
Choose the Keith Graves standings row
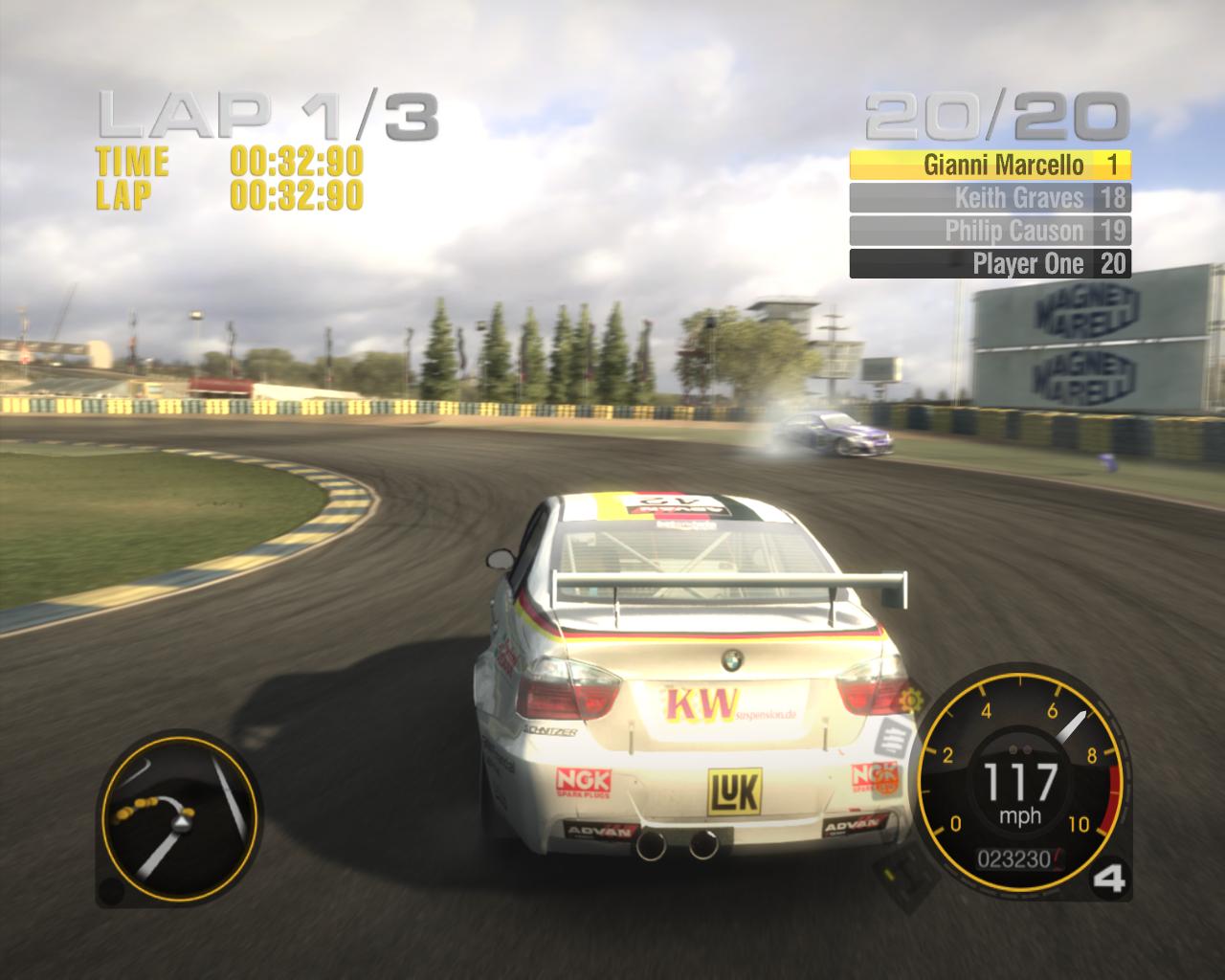pyautogui.click(x=991, y=198)
